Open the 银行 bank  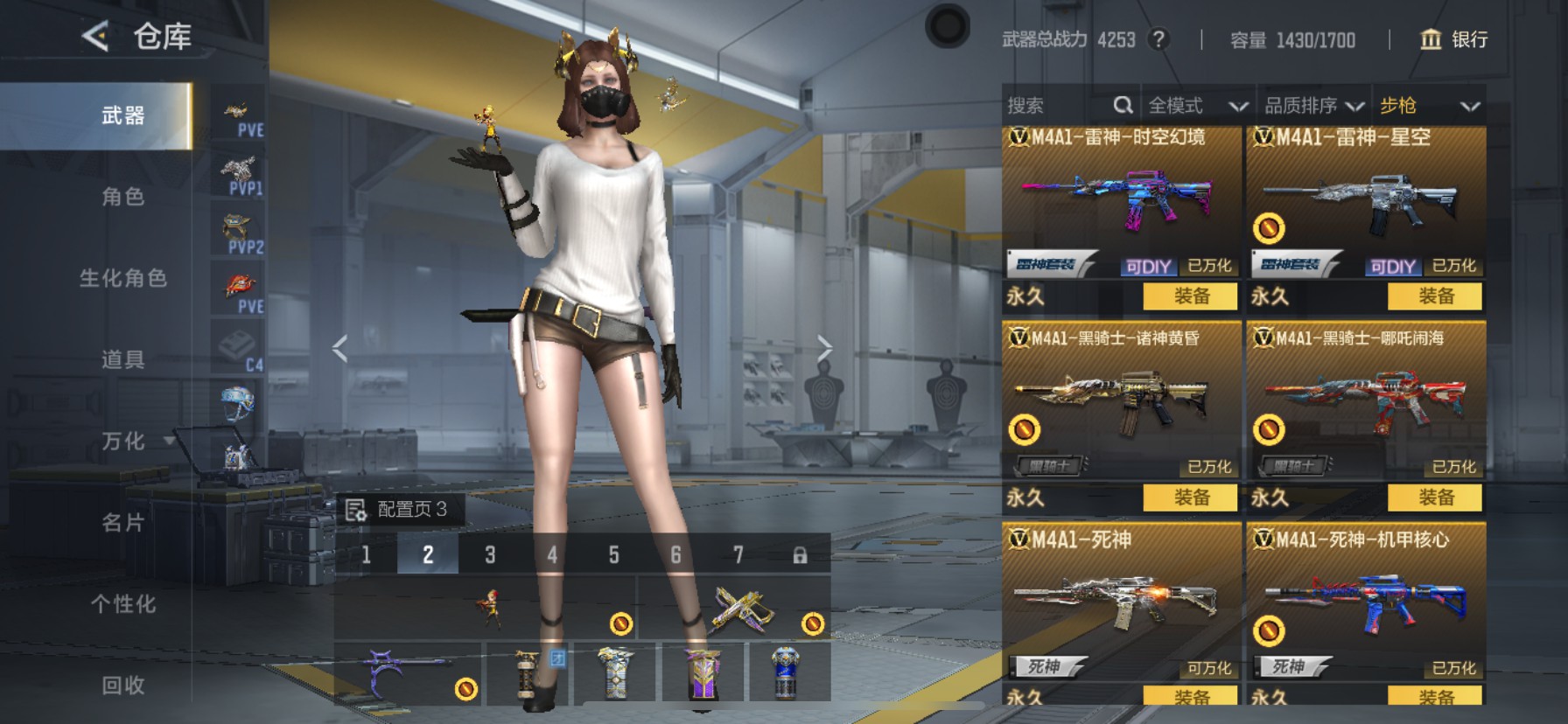pyautogui.click(x=1453, y=39)
